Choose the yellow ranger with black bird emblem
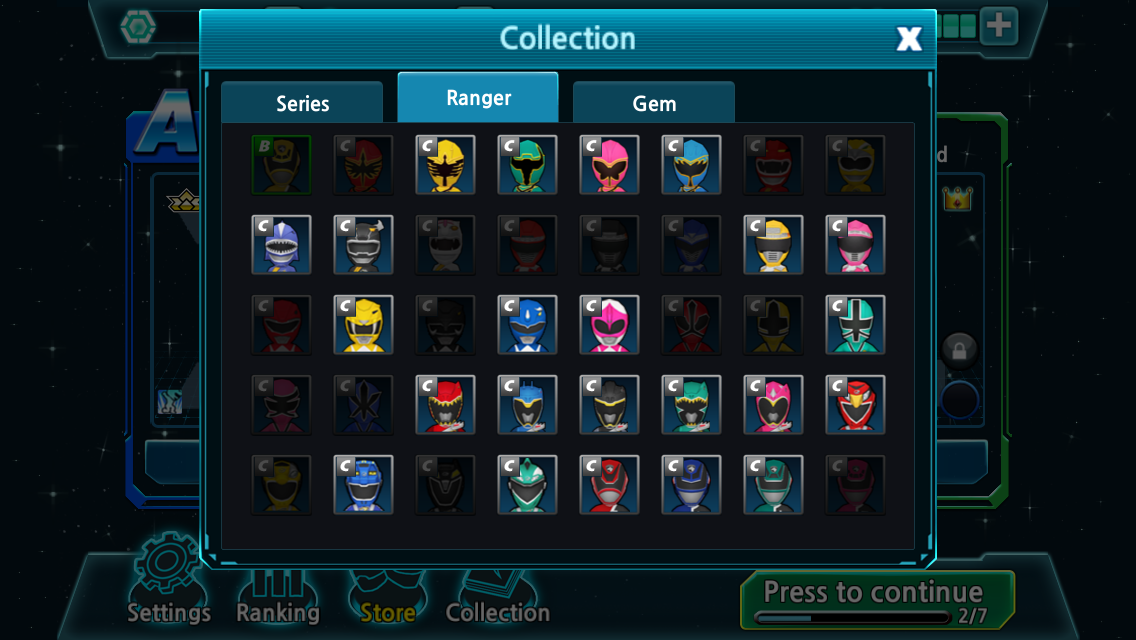Image resolution: width=1136 pixels, height=640 pixels. pos(445,165)
